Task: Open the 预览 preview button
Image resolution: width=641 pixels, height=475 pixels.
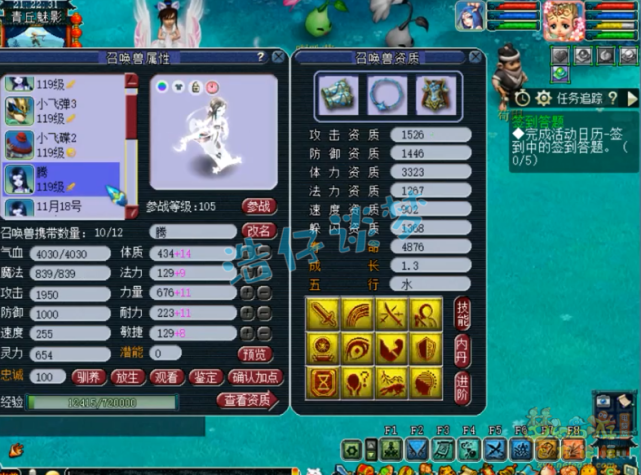Action: [254, 354]
